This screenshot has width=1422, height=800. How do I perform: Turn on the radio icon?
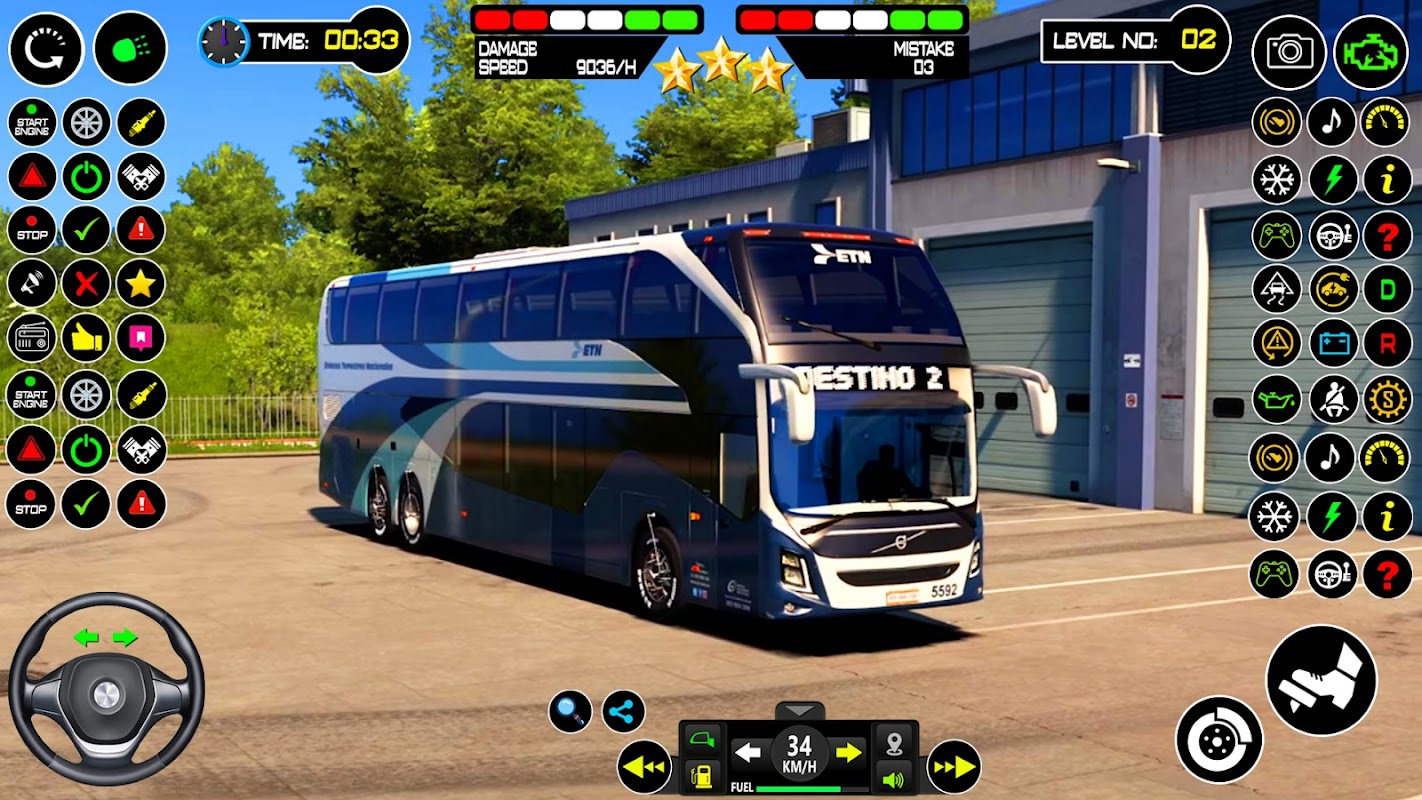32,339
